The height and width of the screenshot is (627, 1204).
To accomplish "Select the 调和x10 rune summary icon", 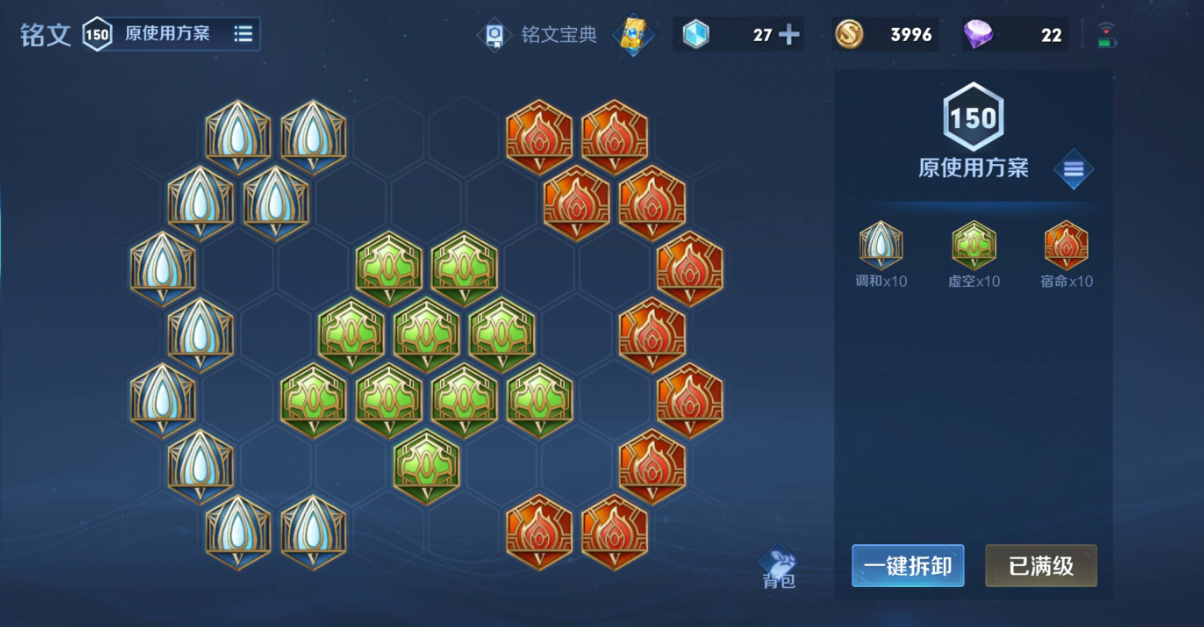I will (x=880, y=246).
